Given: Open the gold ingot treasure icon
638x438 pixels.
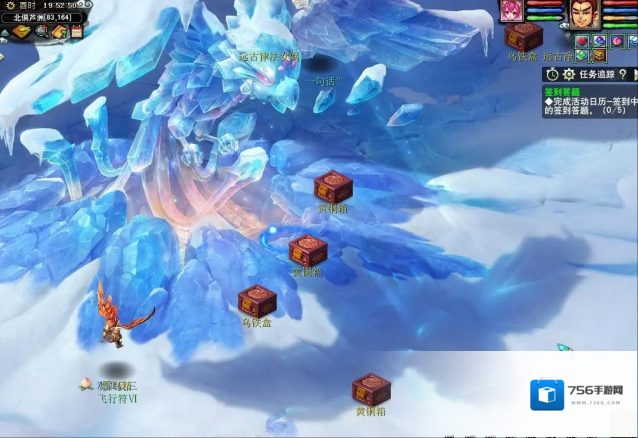Looking at the screenshot, I should (x=20, y=32).
